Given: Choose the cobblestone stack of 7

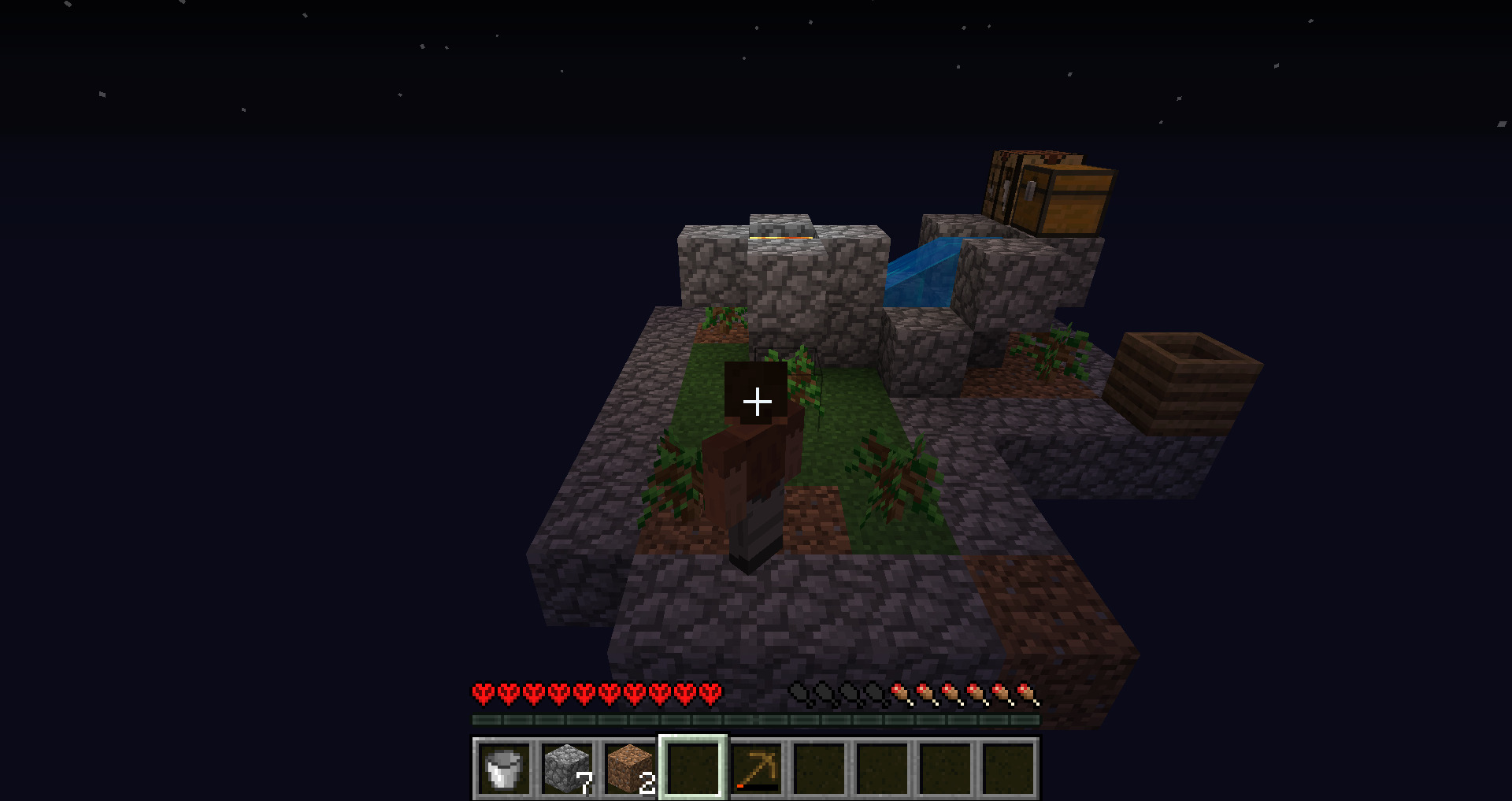Looking at the screenshot, I should pyautogui.click(x=567, y=768).
